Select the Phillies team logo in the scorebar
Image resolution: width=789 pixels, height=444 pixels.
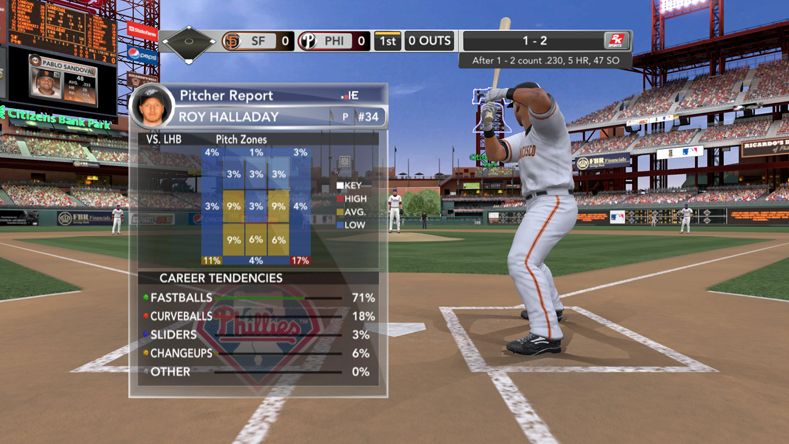(308, 42)
